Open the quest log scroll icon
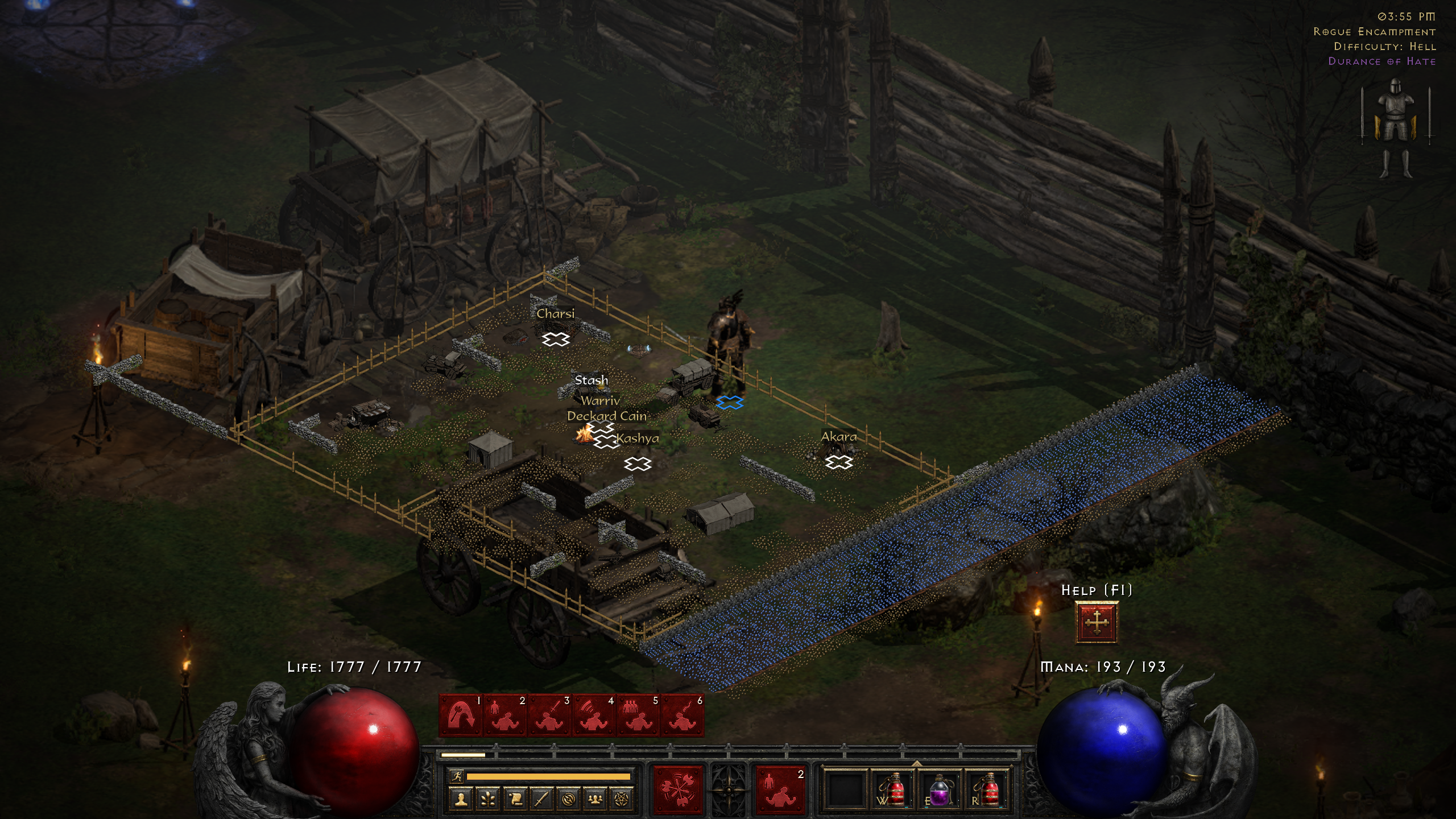This screenshot has height=819, width=1456. coord(515,800)
